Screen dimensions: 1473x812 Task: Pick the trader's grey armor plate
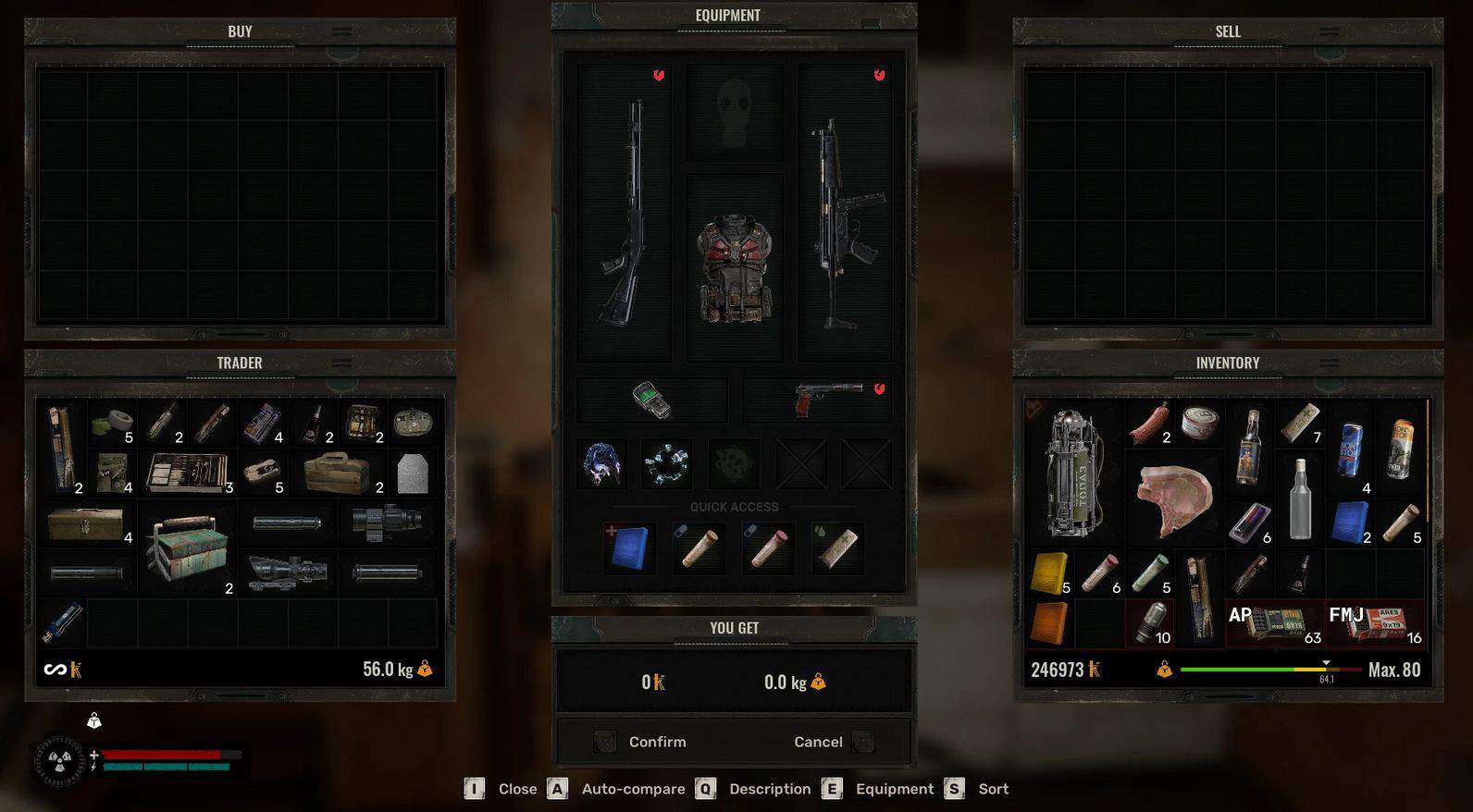[x=412, y=474]
